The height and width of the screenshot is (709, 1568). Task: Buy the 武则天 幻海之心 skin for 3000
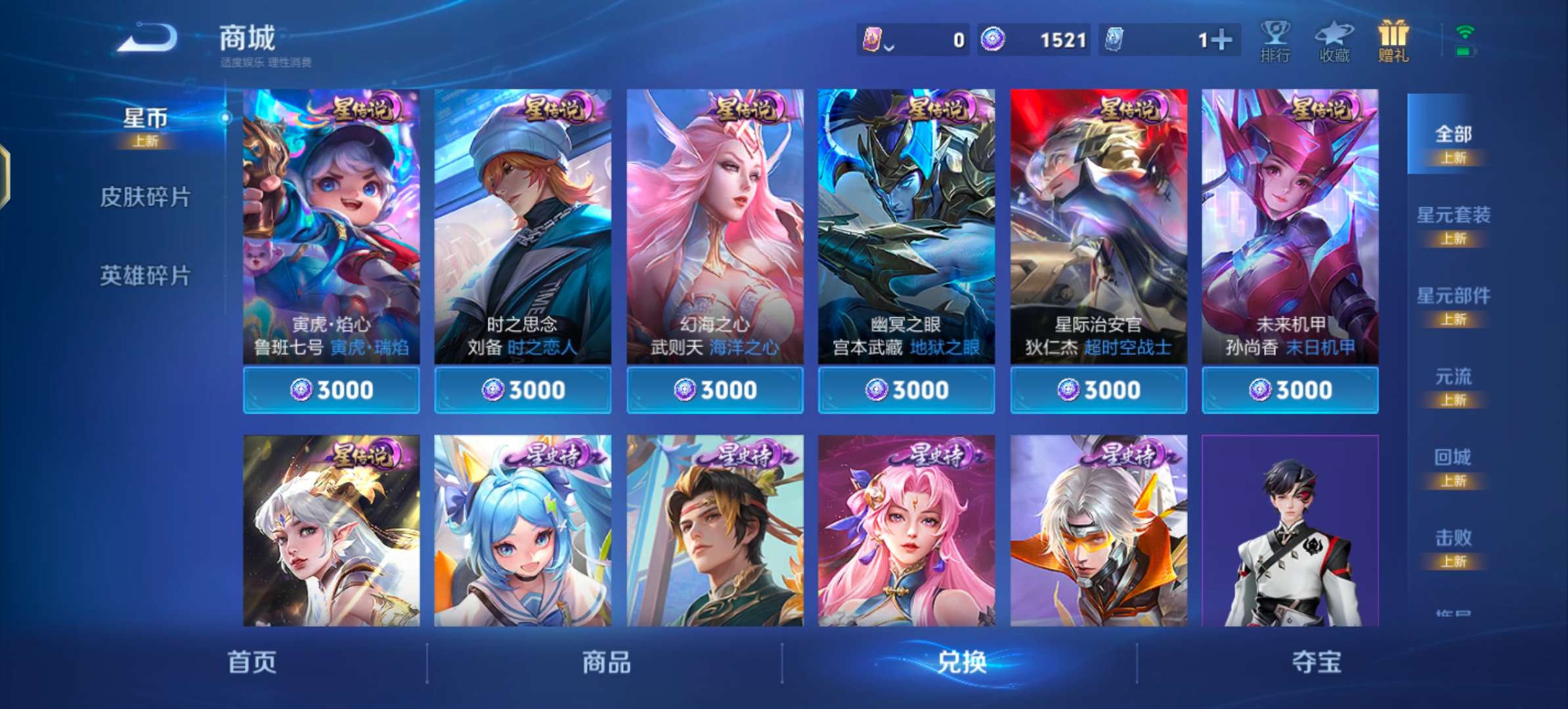(x=714, y=389)
